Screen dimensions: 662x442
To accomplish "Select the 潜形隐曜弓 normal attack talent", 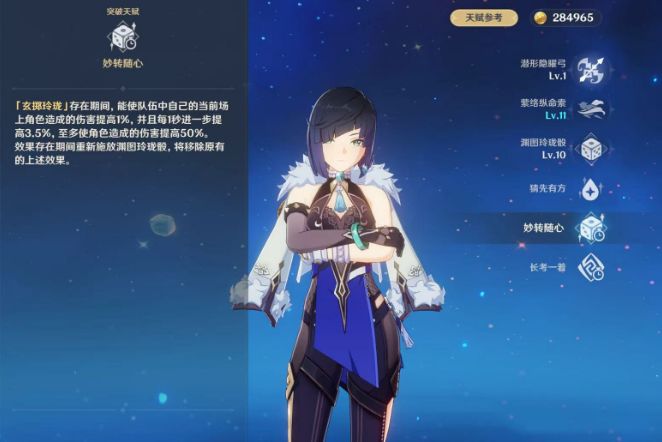I will coord(590,70).
